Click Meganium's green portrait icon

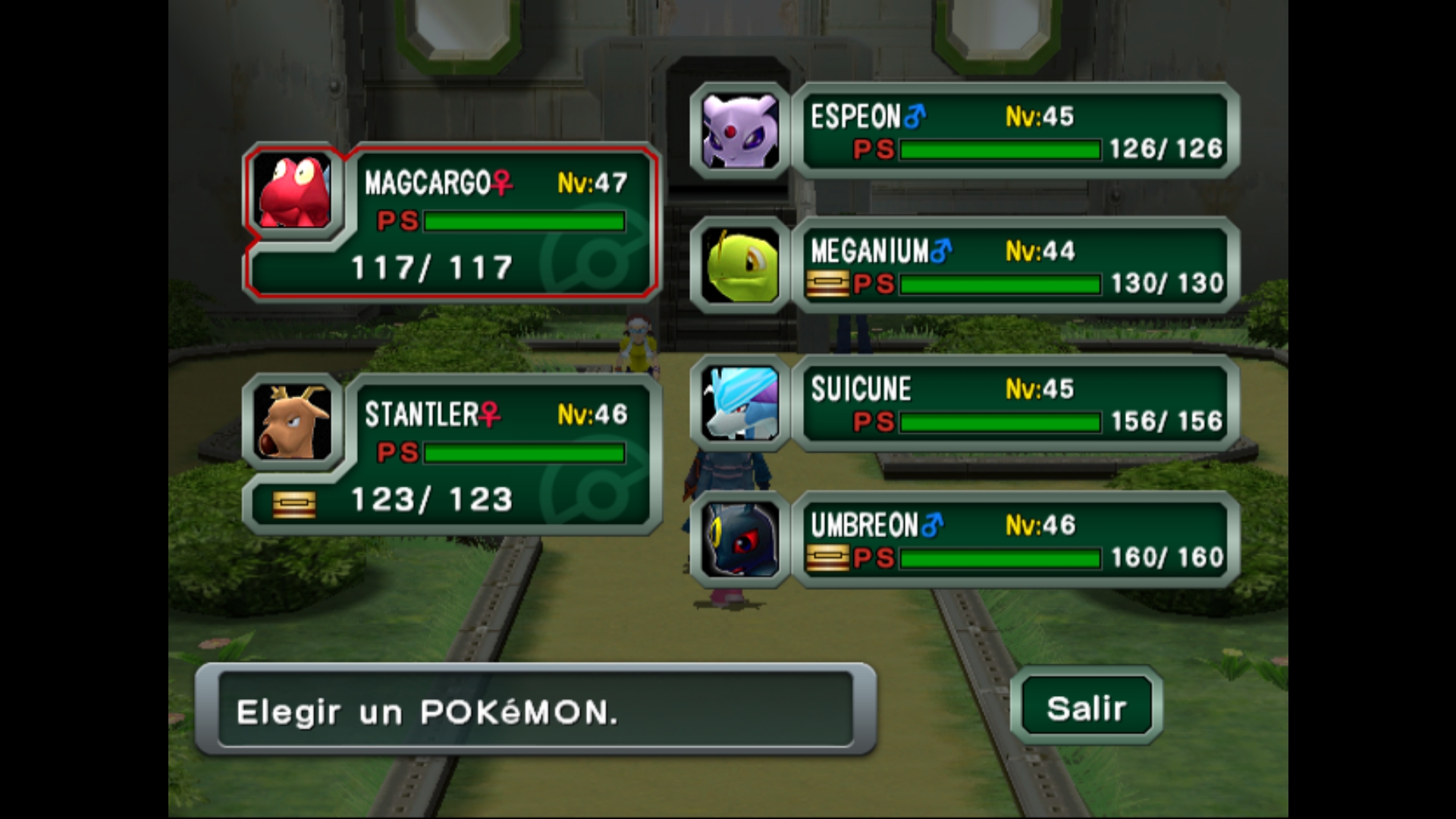pyautogui.click(x=740, y=266)
